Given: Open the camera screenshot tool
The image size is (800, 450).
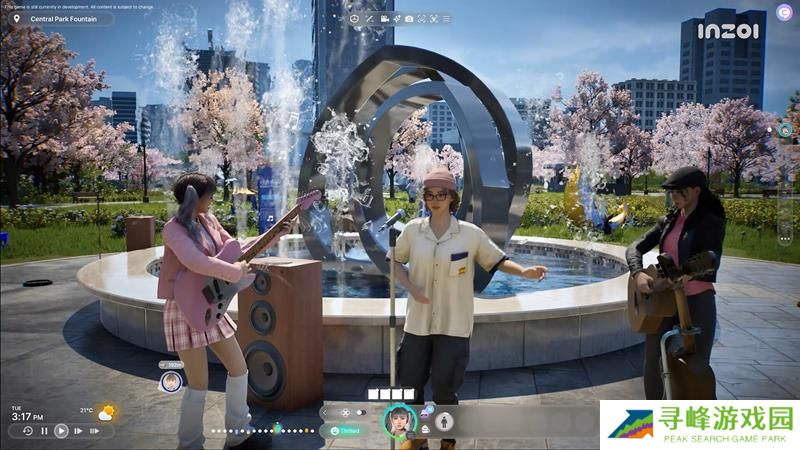Looking at the screenshot, I should tap(409, 19).
